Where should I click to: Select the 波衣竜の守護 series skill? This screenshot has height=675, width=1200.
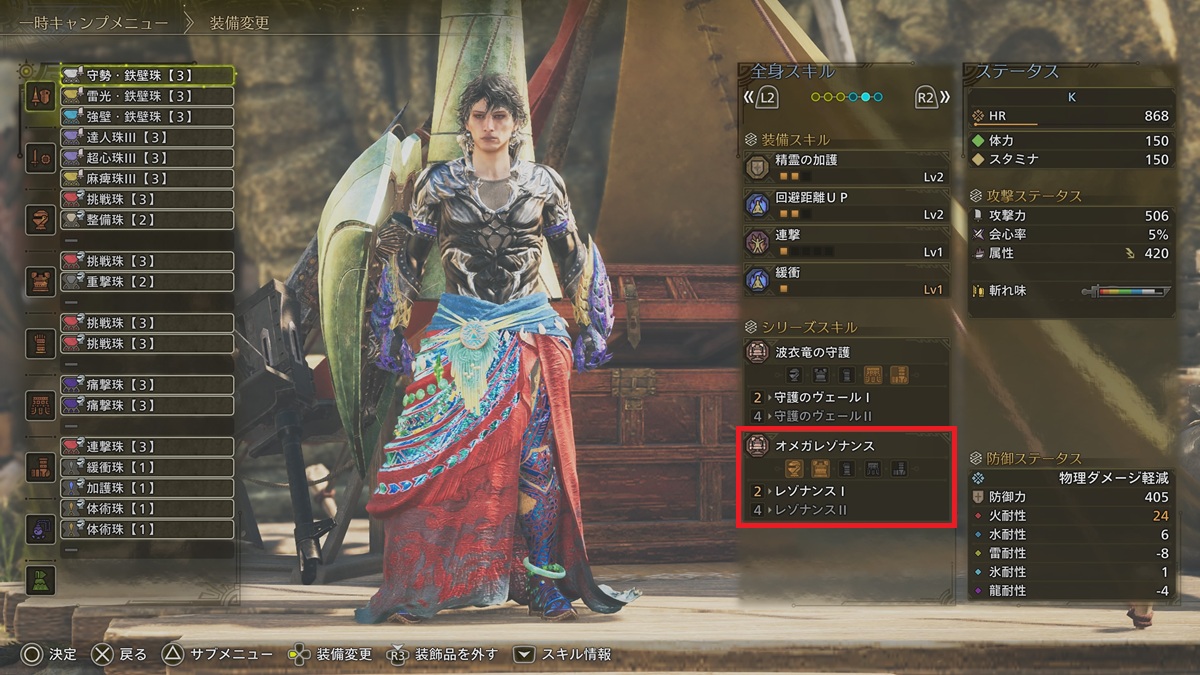[x=845, y=353]
